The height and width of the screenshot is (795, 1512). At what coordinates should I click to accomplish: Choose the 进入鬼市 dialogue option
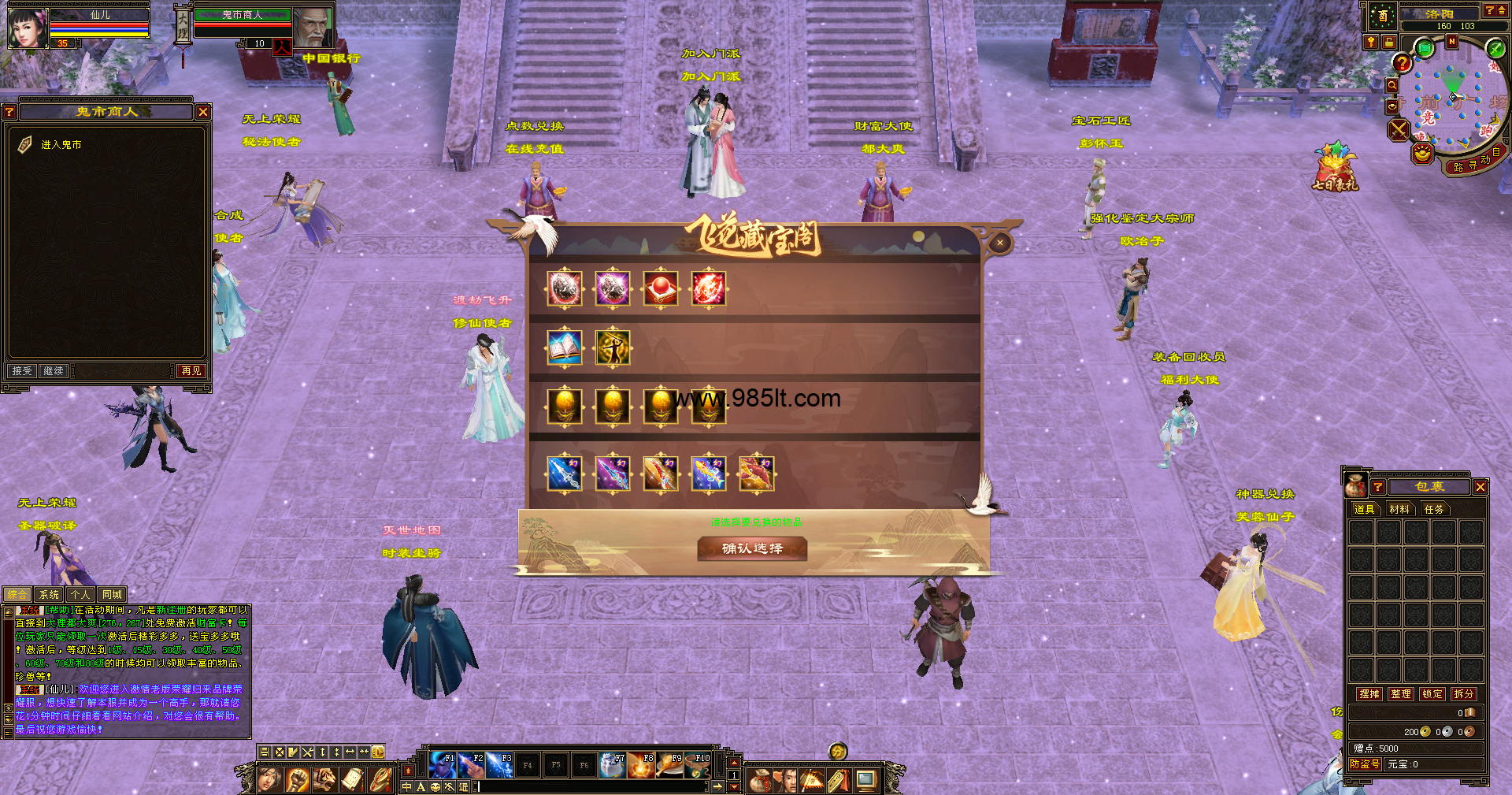pyautogui.click(x=61, y=145)
